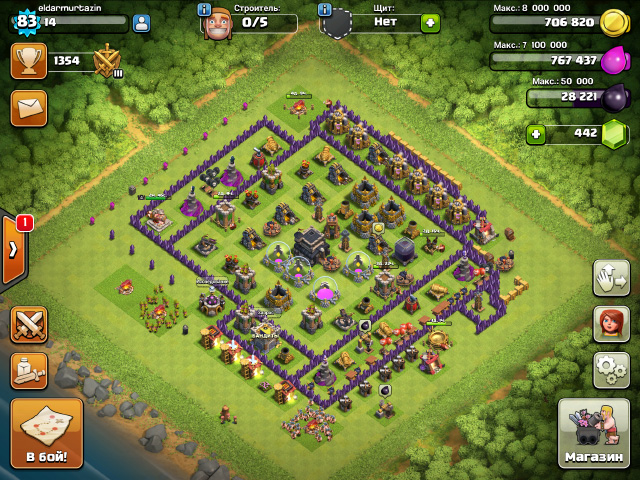View the league badge with crossed swords
Screen dimensions: 640x480
[107, 62]
